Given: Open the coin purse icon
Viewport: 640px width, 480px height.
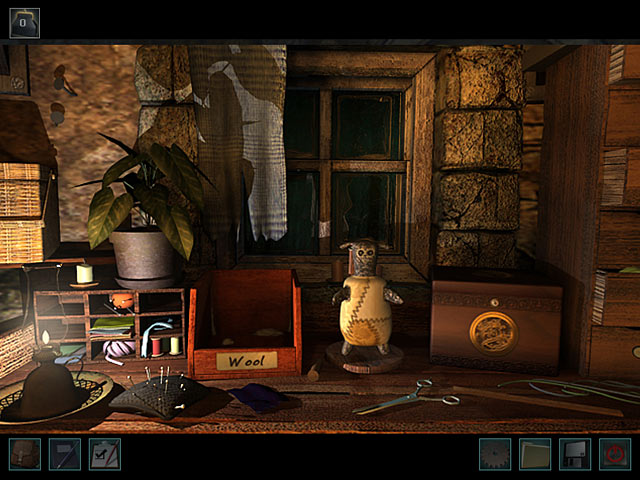Looking at the screenshot, I should tap(24, 22).
